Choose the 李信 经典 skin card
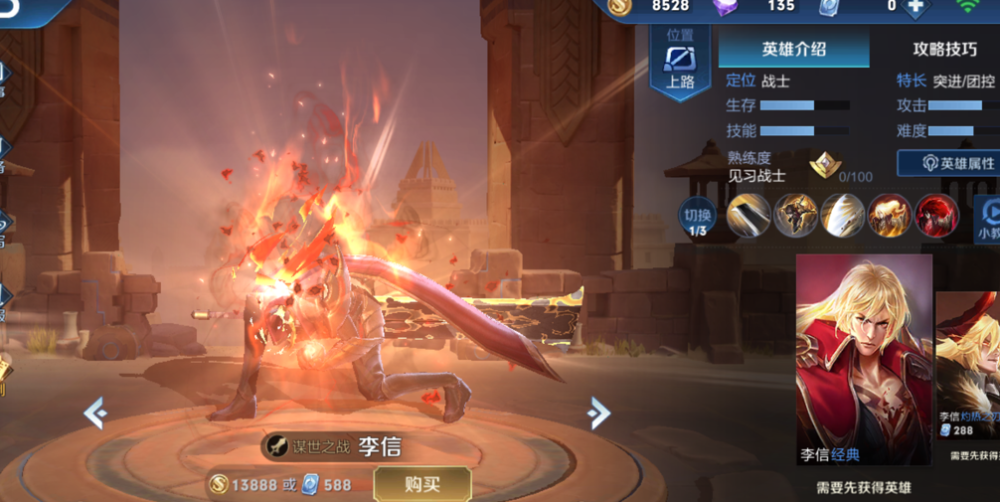The height and width of the screenshot is (502, 1000). click(864, 360)
